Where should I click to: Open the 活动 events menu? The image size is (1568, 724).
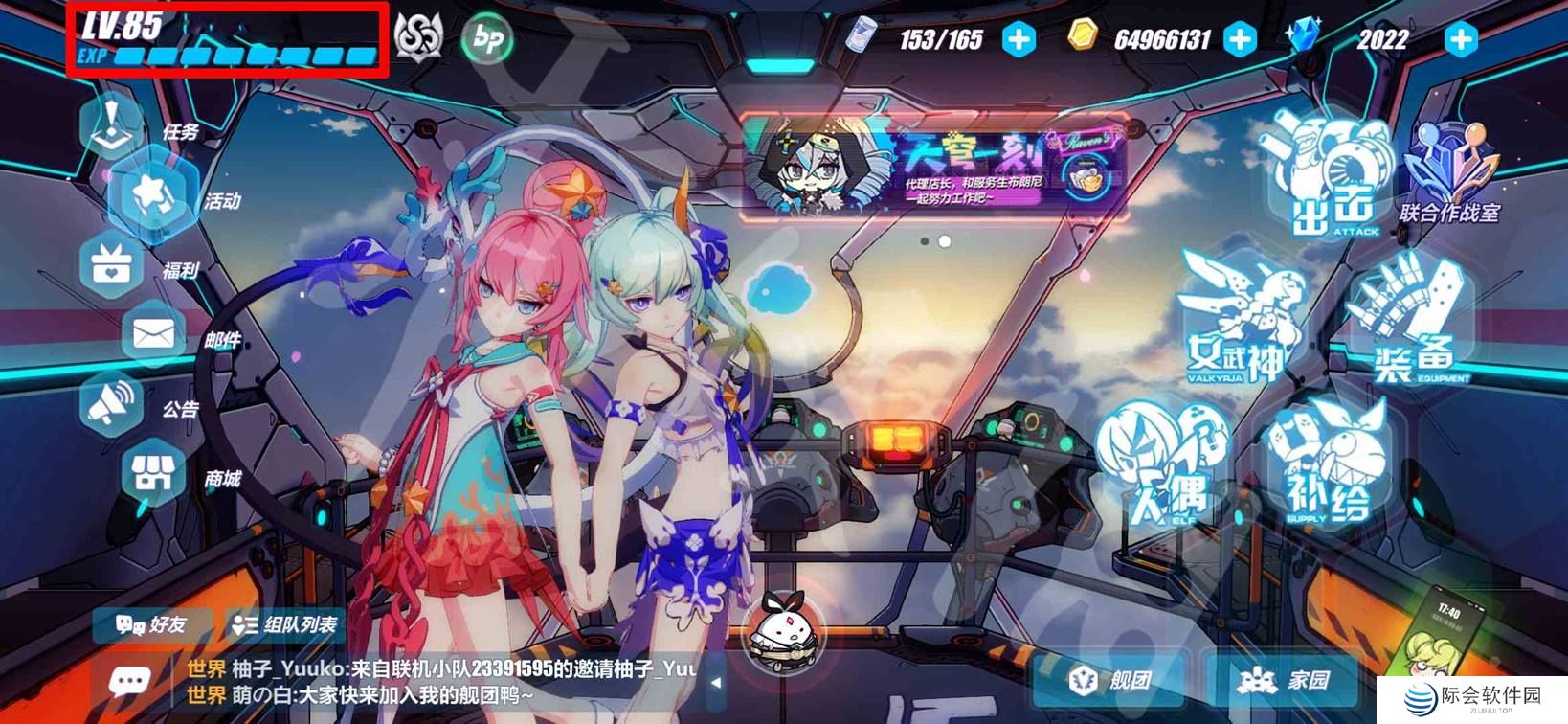[x=154, y=194]
